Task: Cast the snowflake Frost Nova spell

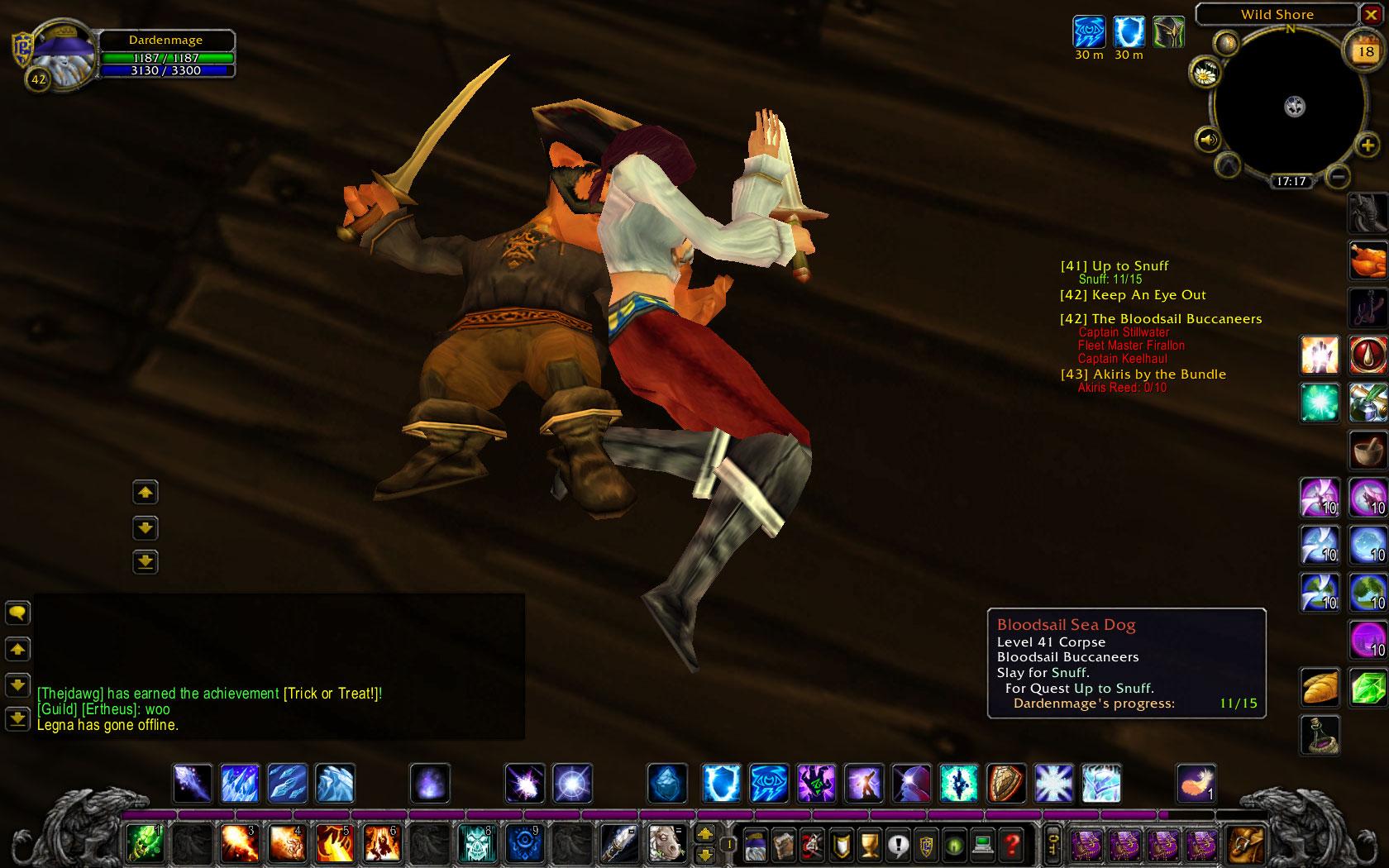Action: pos(1054,783)
